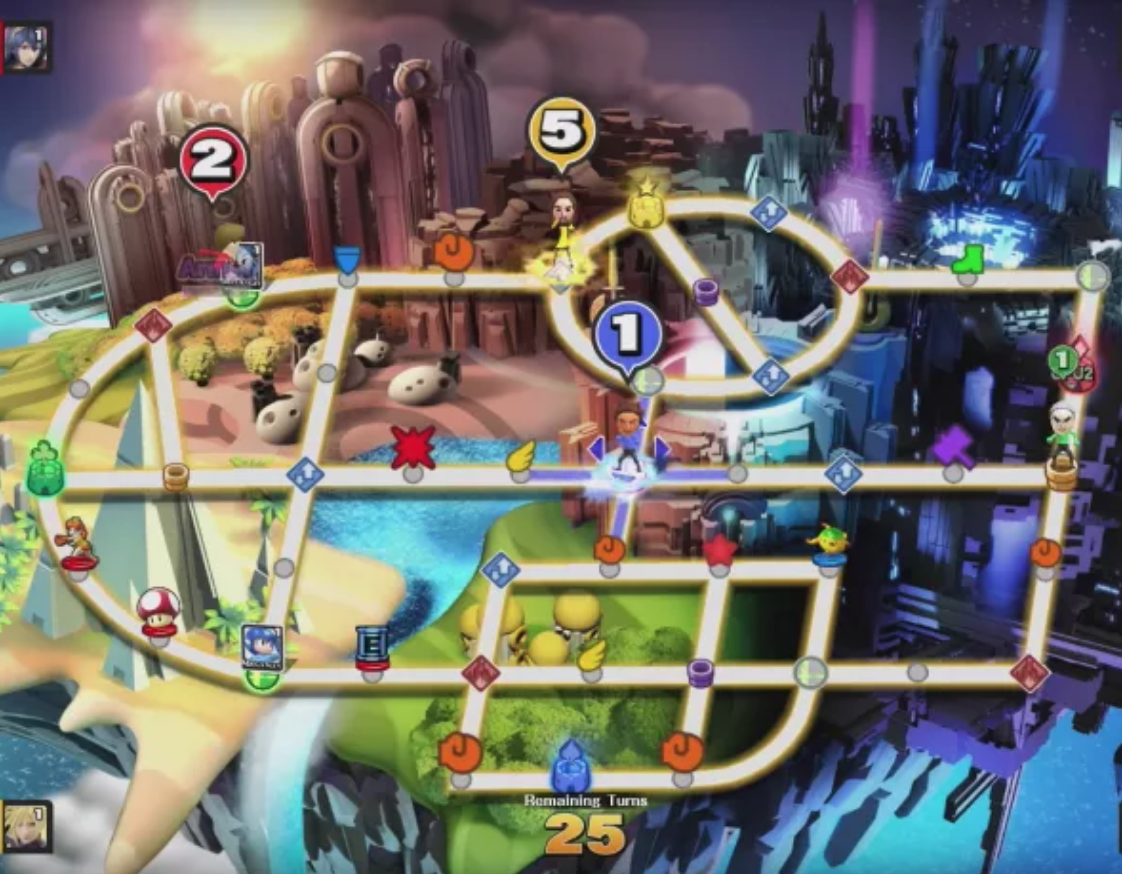
Task: Select the blue flame checkpoint tower
Action: (569, 767)
